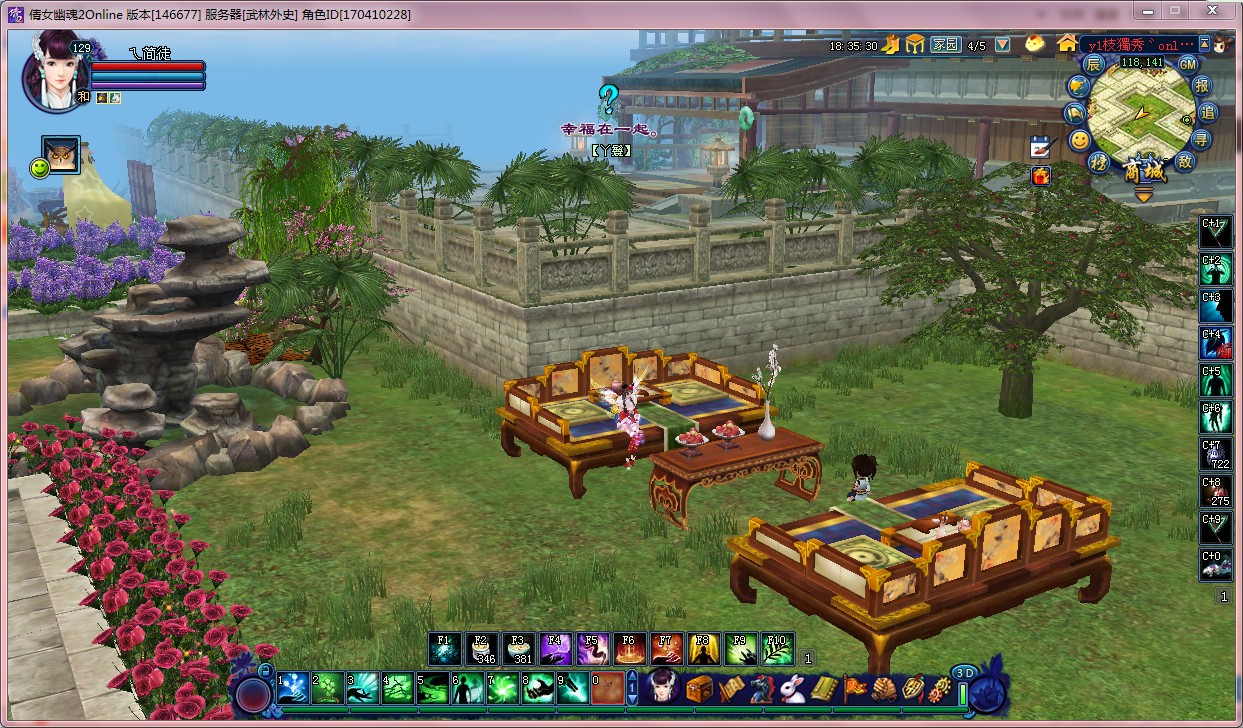Use the C+7 item with 722 count
Image resolution: width=1243 pixels, height=728 pixels.
1216,455
